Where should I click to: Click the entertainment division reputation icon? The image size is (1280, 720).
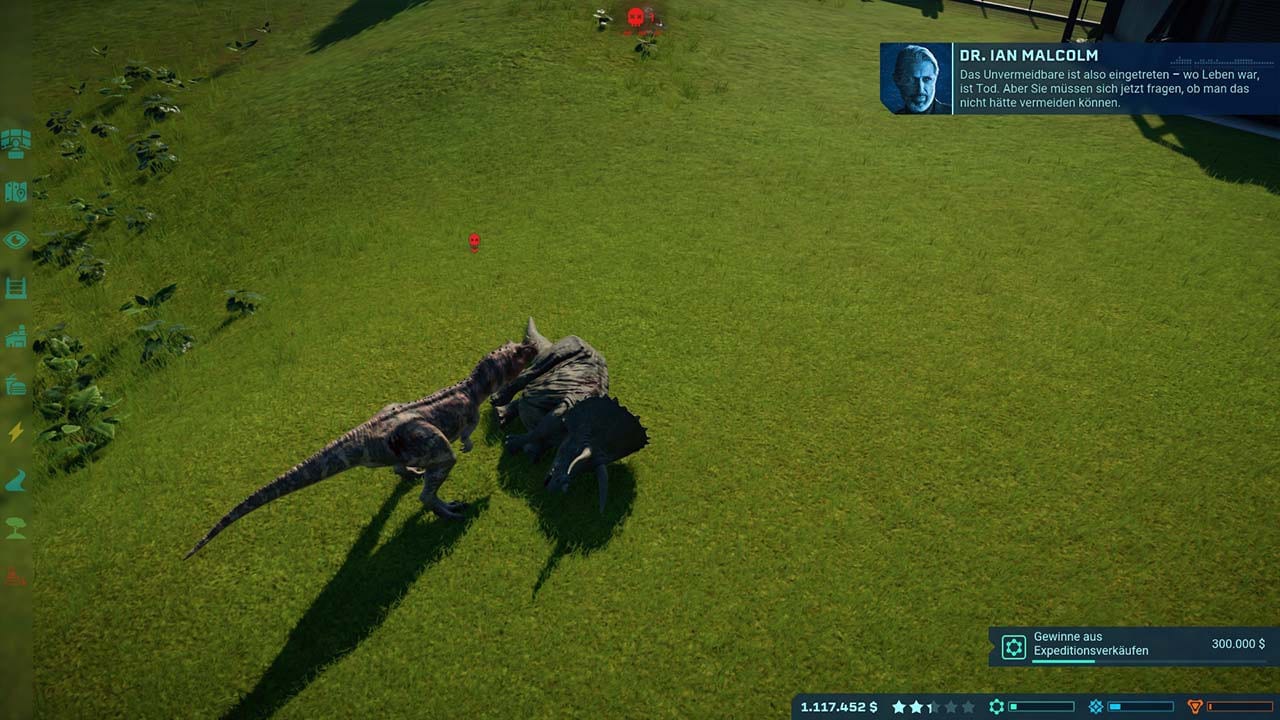click(1096, 707)
